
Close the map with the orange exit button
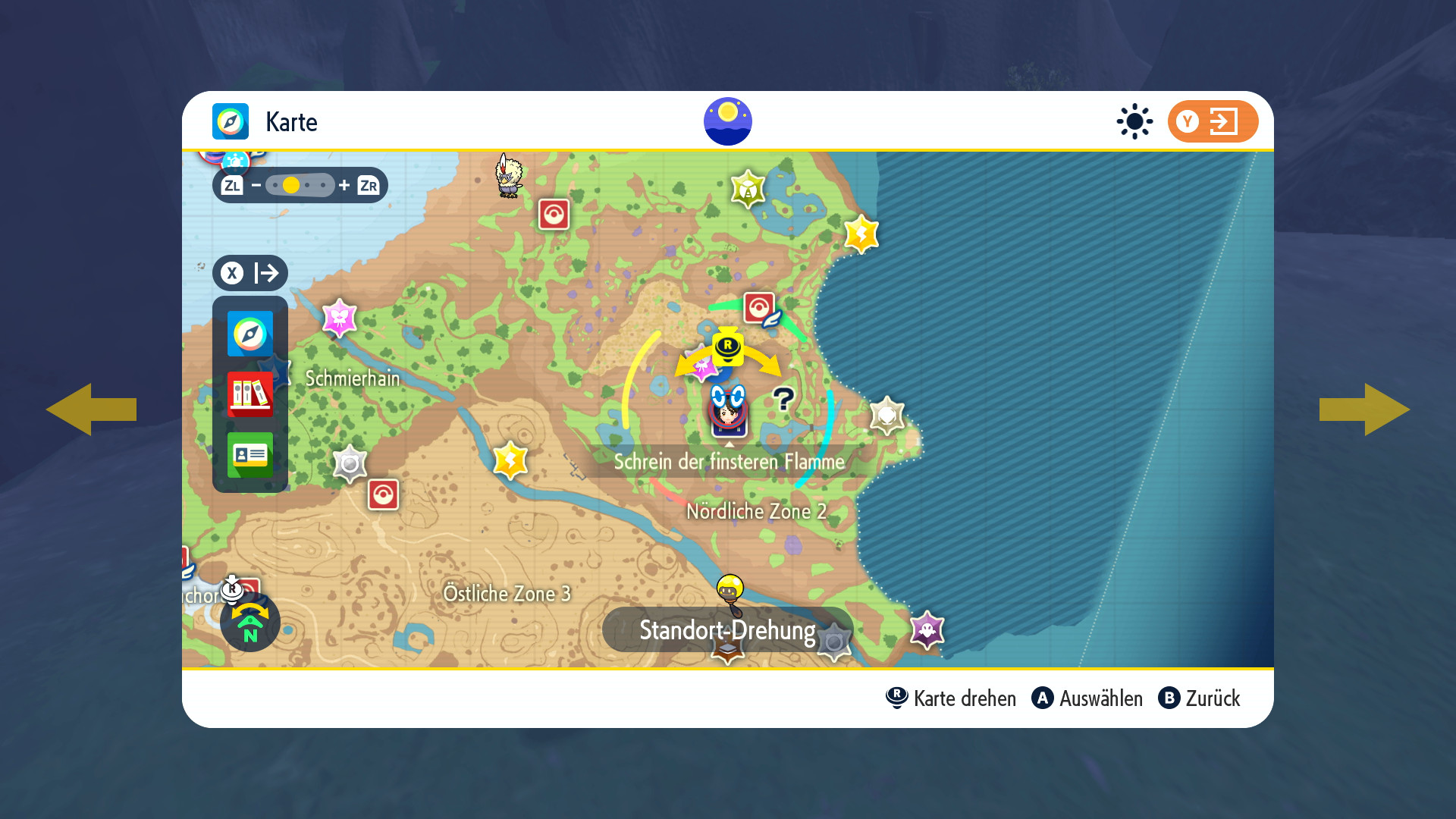point(1212,121)
